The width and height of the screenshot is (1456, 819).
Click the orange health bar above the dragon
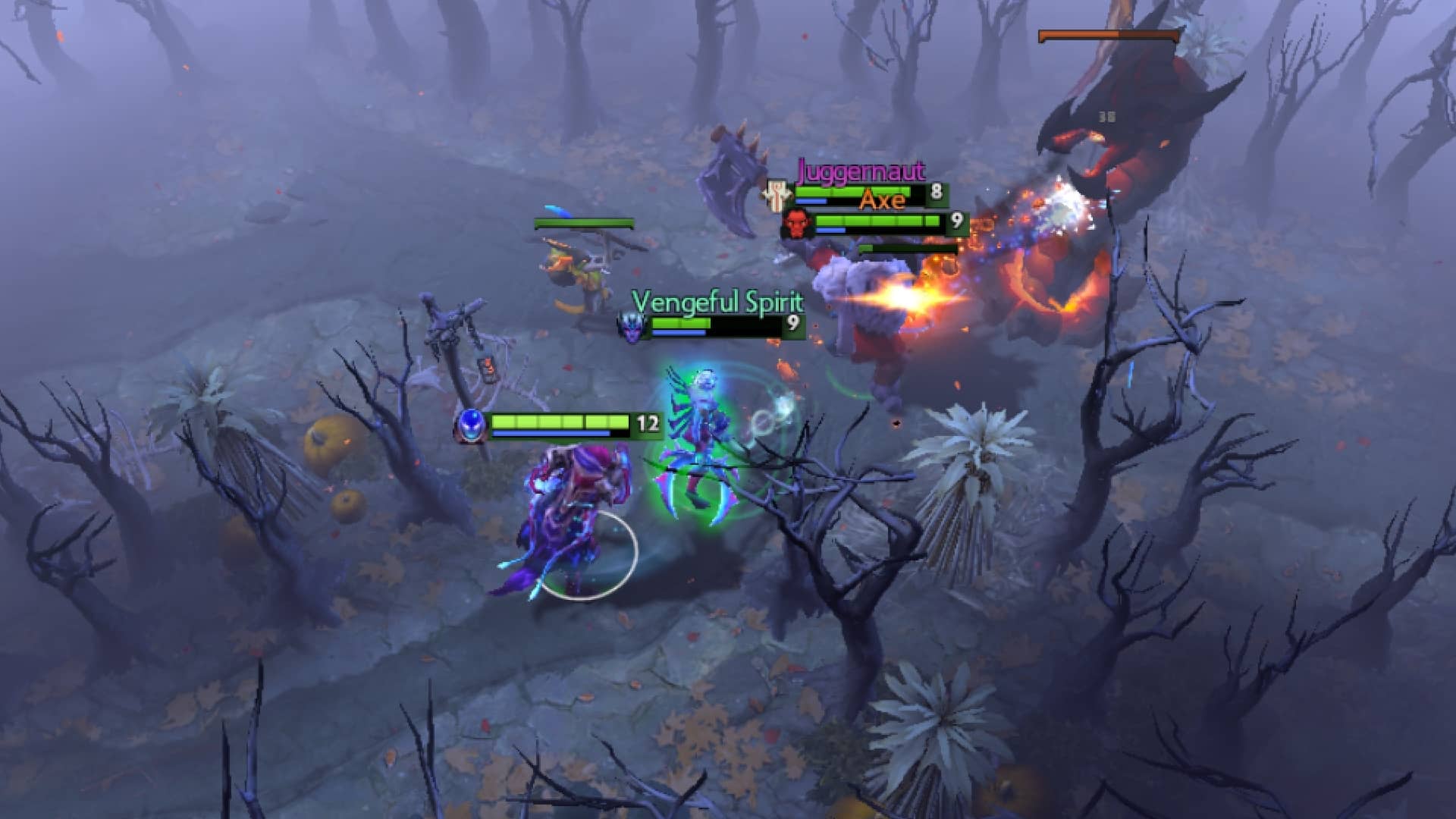1107,33
